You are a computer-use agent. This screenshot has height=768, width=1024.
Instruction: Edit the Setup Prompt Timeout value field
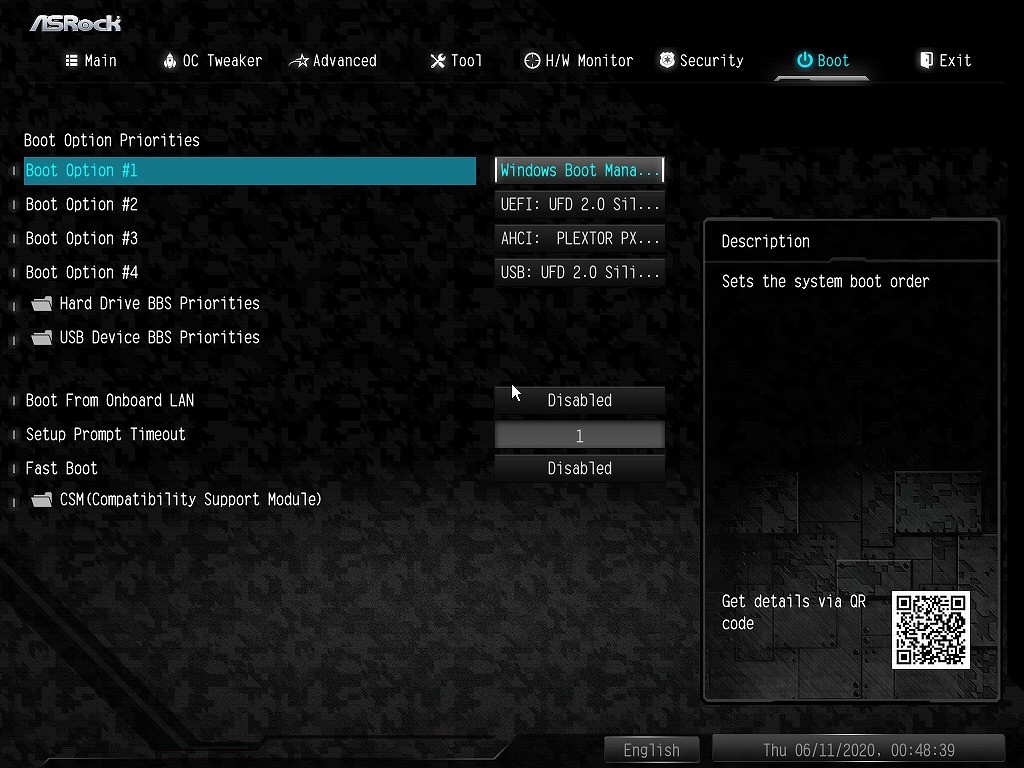(x=579, y=435)
